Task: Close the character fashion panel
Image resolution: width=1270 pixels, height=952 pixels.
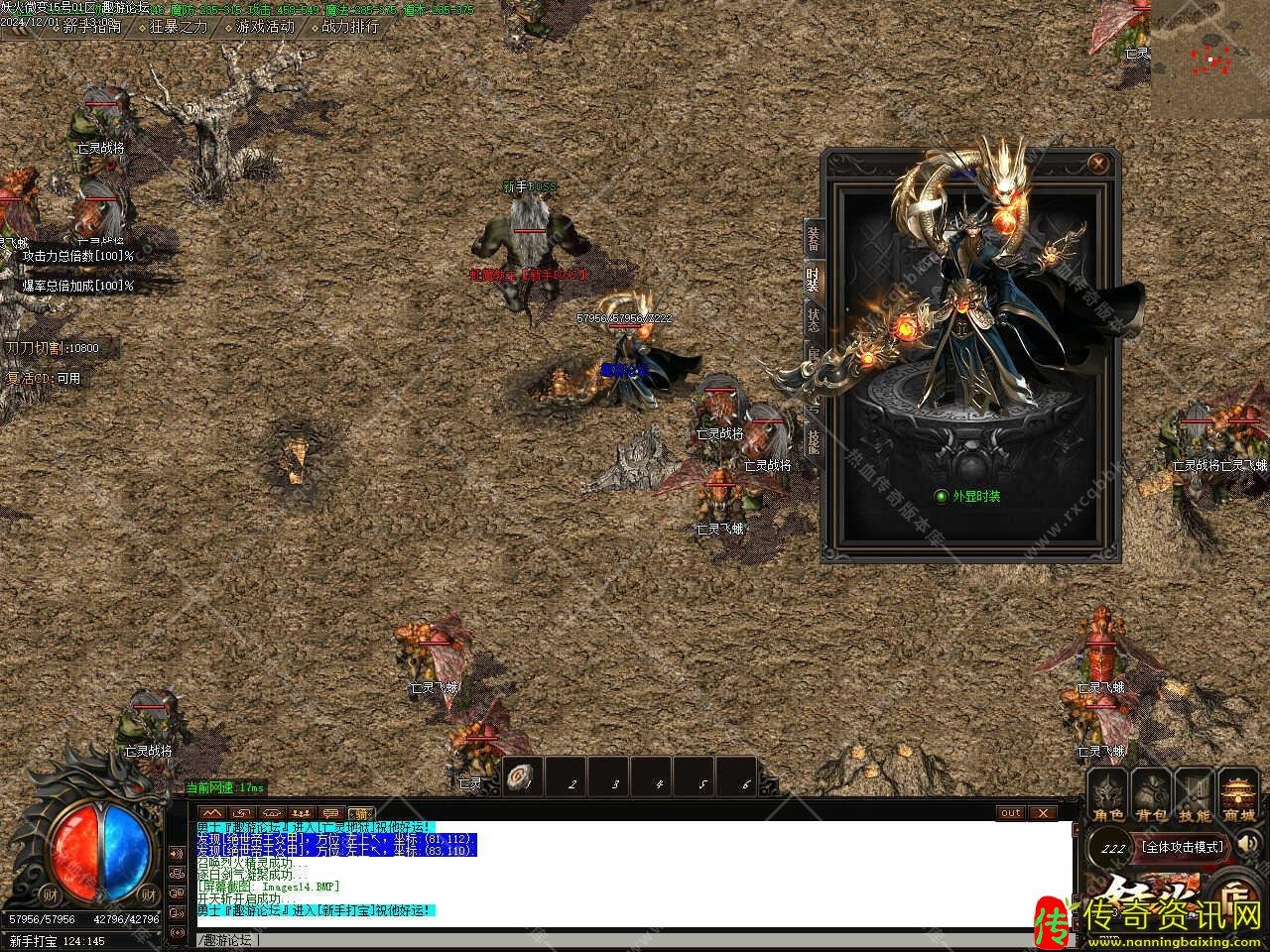Action: [1098, 163]
